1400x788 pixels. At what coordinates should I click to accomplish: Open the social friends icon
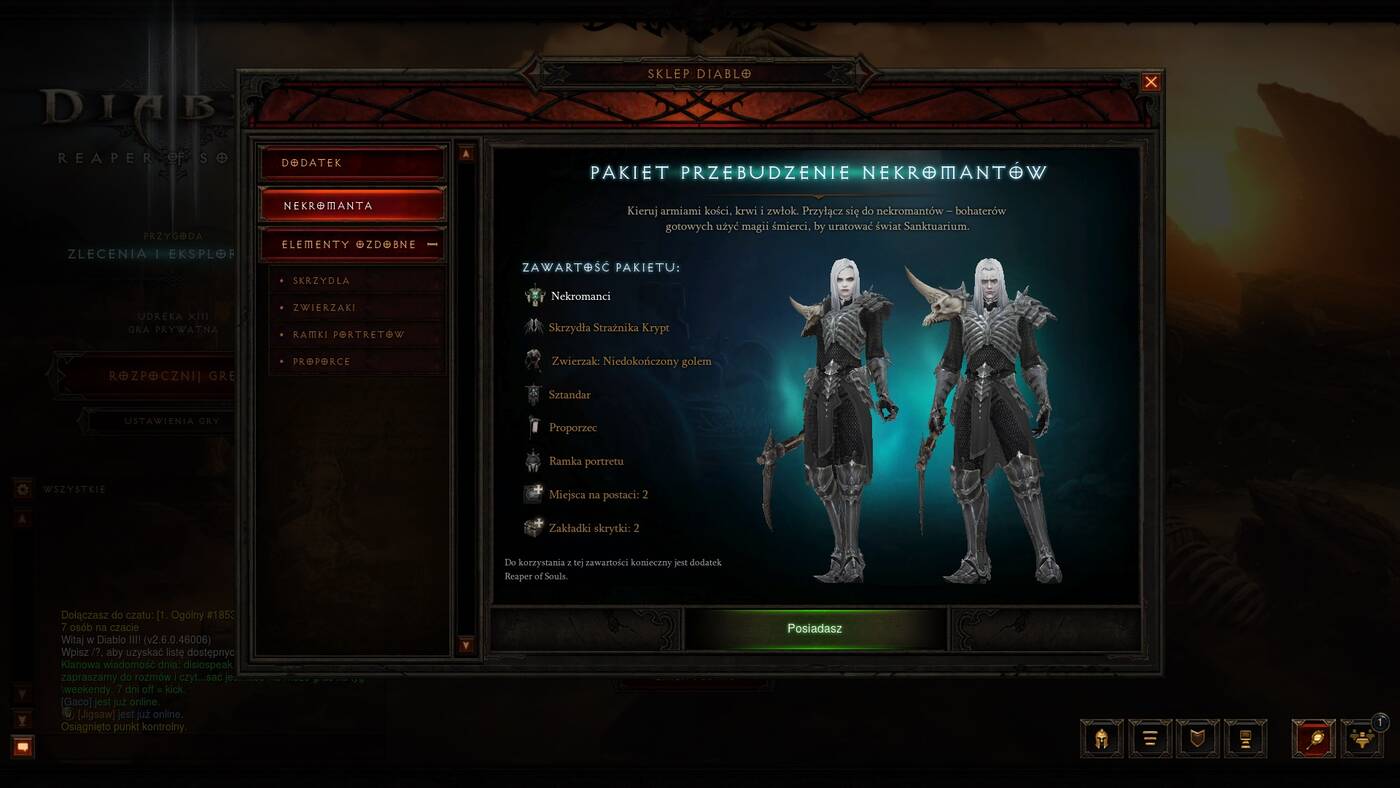1361,739
